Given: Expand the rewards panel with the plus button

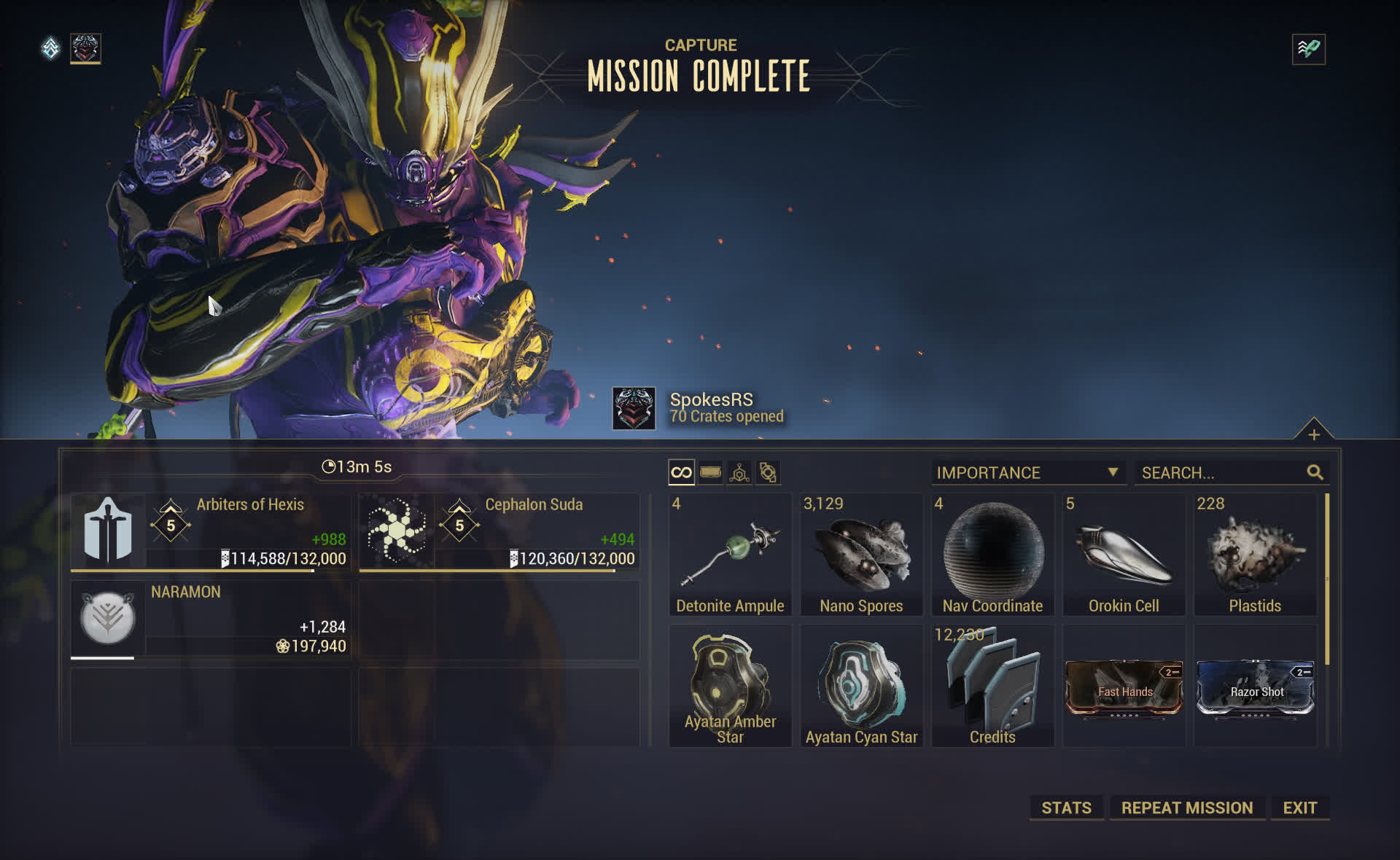Looking at the screenshot, I should 1313,434.
